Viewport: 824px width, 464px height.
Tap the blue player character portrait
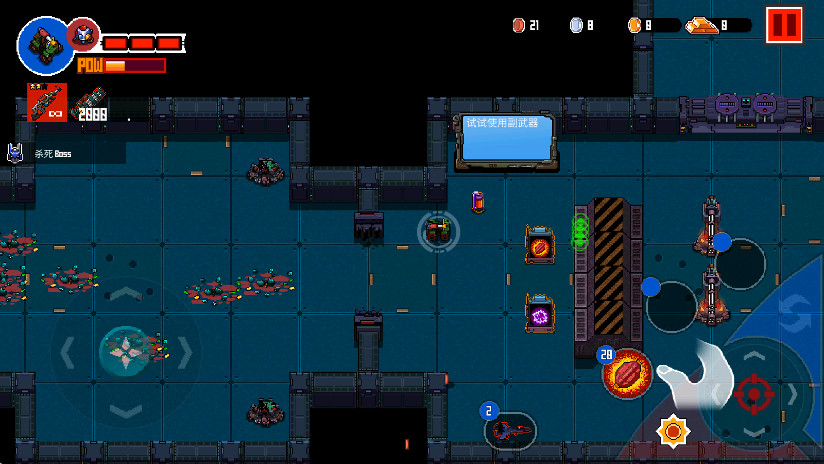(43, 44)
